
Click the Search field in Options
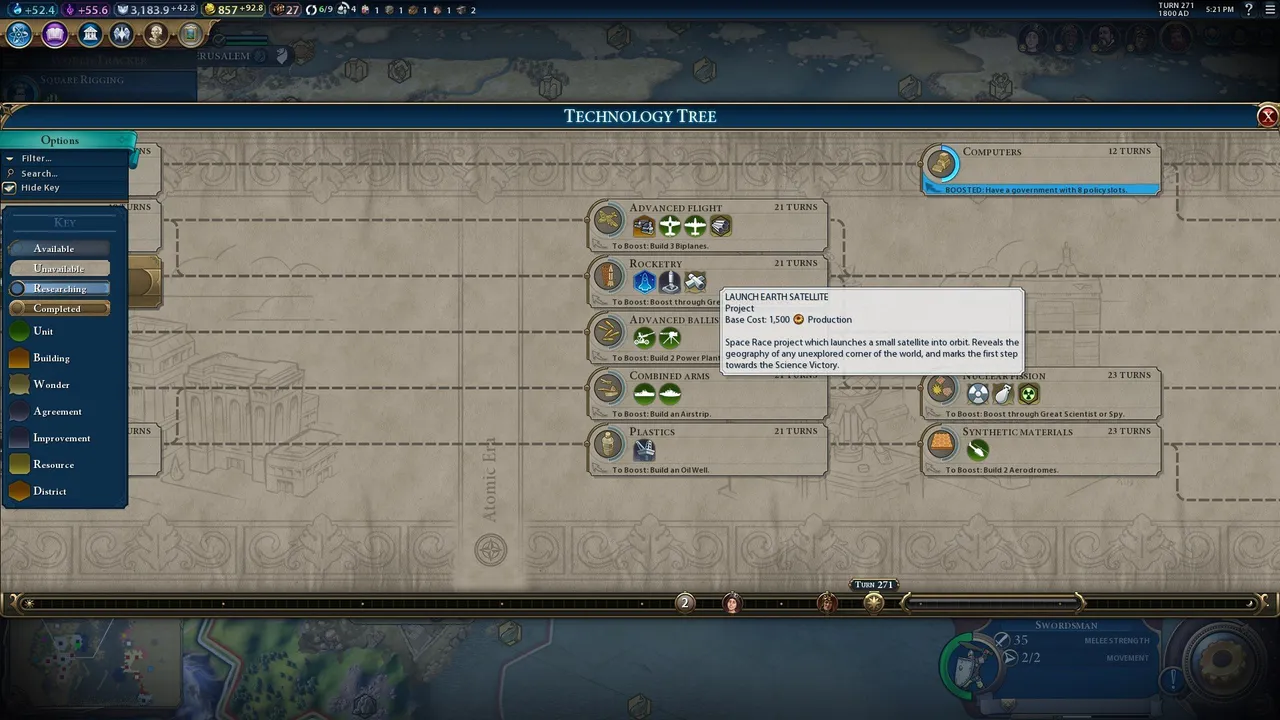click(40, 173)
